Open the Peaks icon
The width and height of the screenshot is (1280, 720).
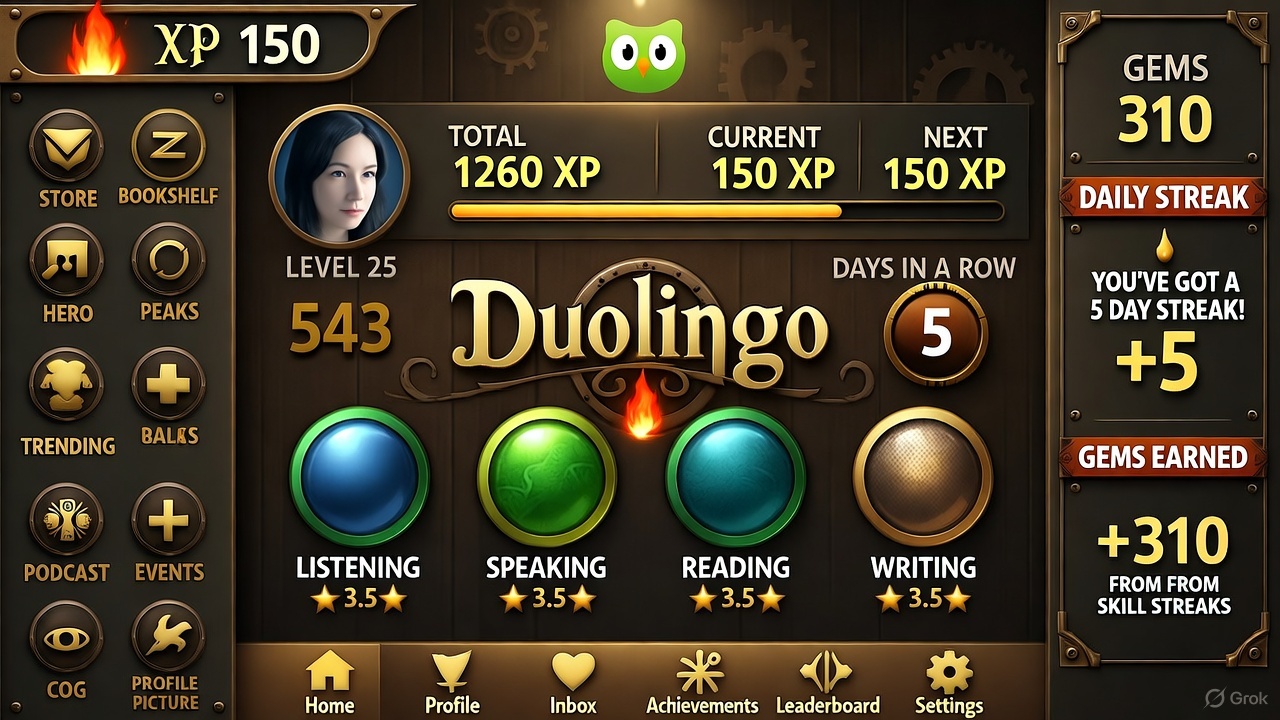(168, 260)
